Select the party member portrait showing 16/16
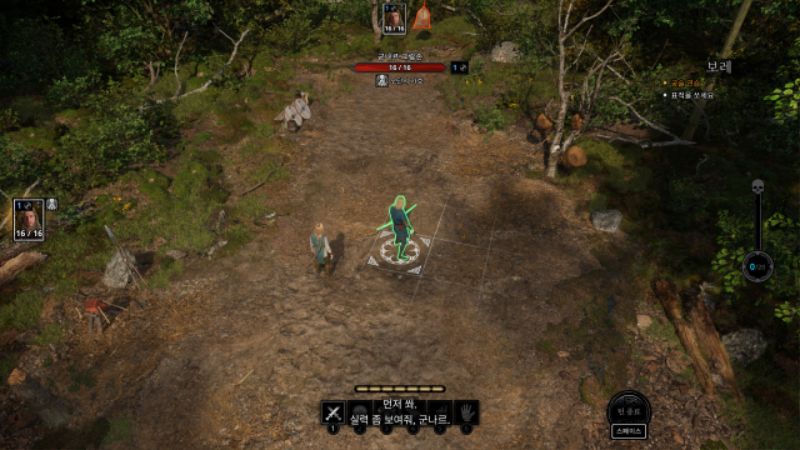Viewport: 800px width, 450px height. click(x=28, y=217)
